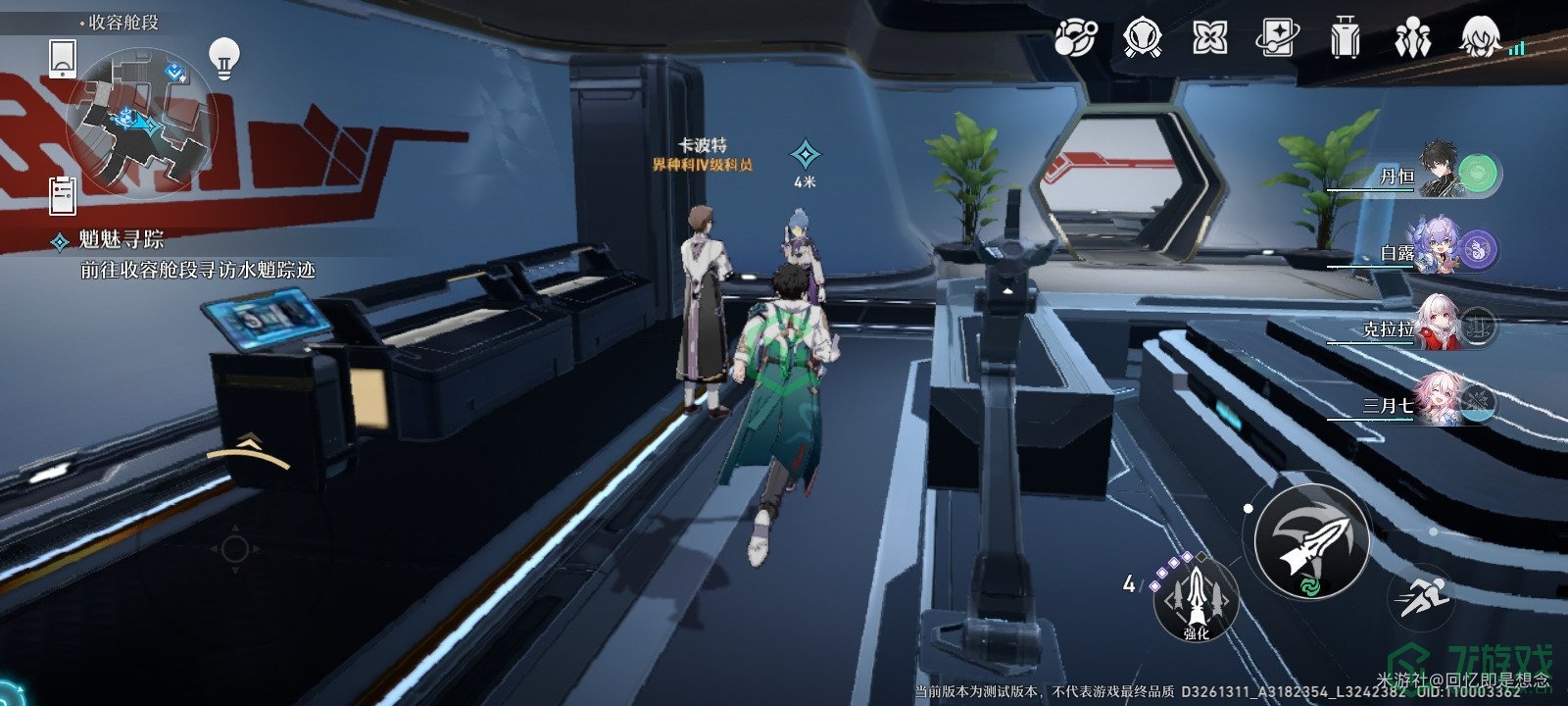This screenshot has width=1568, height=706.
Task: Open the three-figure team setup icon
Action: click(1412, 39)
